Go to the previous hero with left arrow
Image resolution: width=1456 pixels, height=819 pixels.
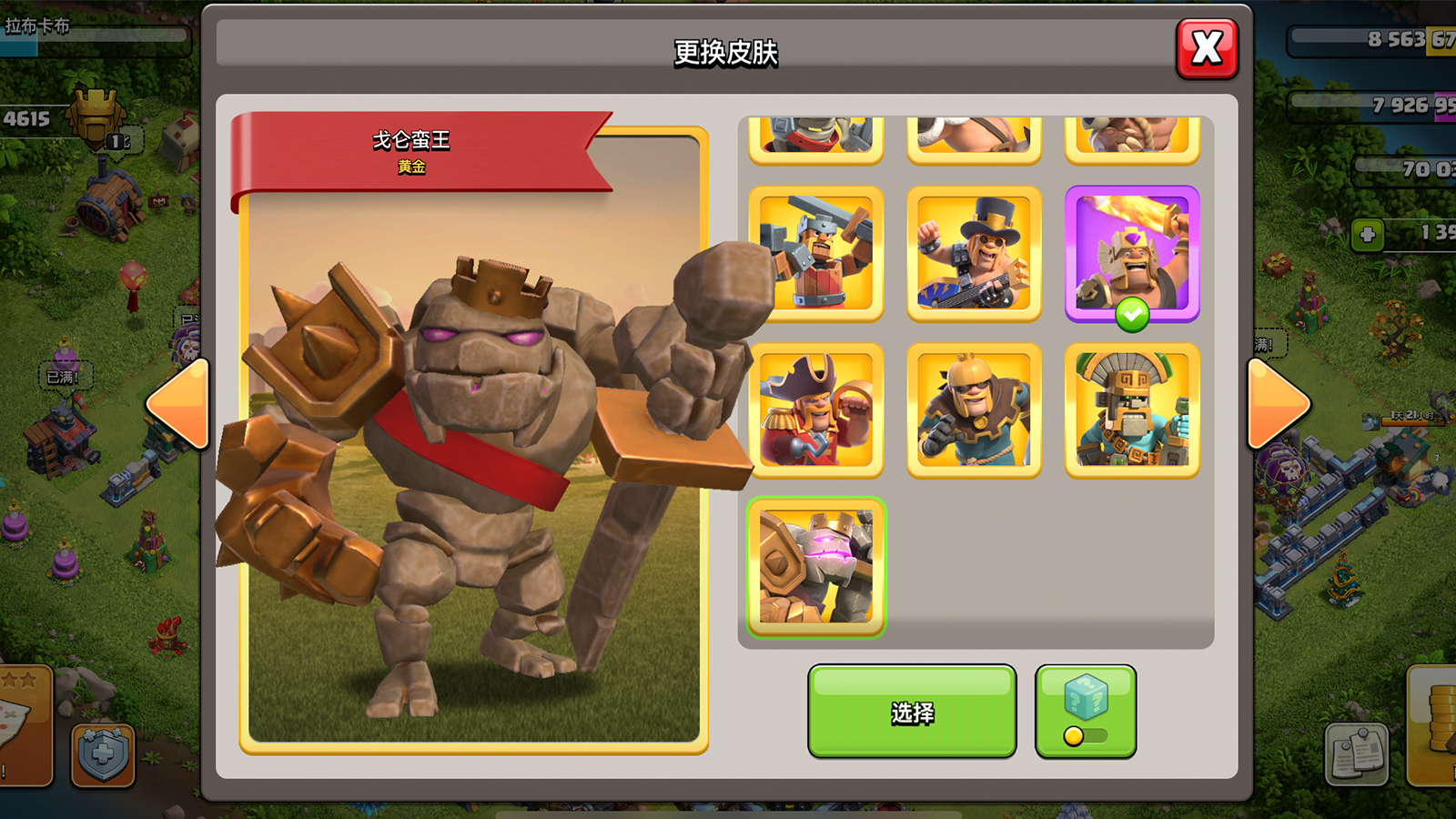(178, 403)
